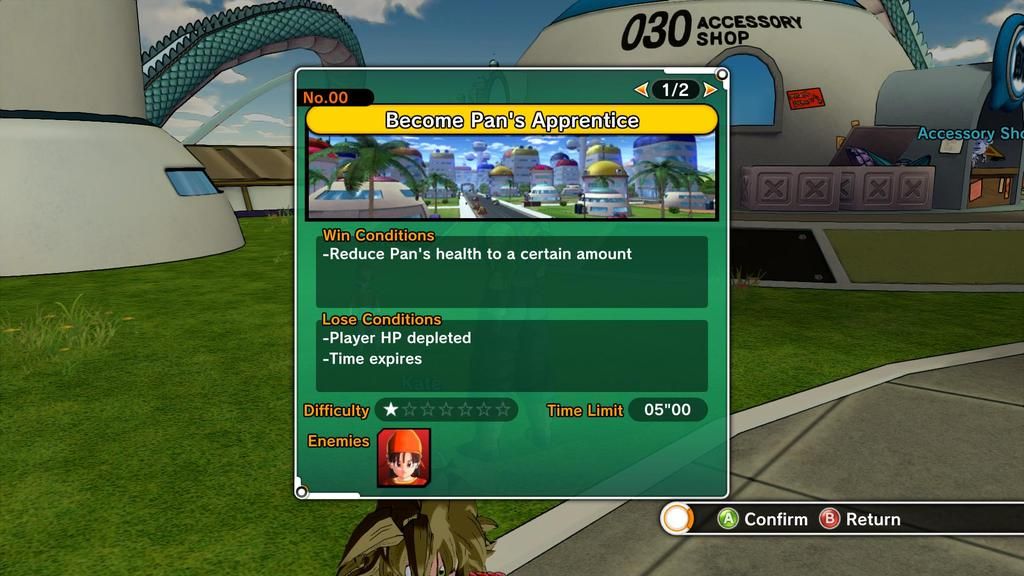Image resolution: width=1024 pixels, height=576 pixels.
Task: Go to the previous mission page arrow
Action: 641,90
